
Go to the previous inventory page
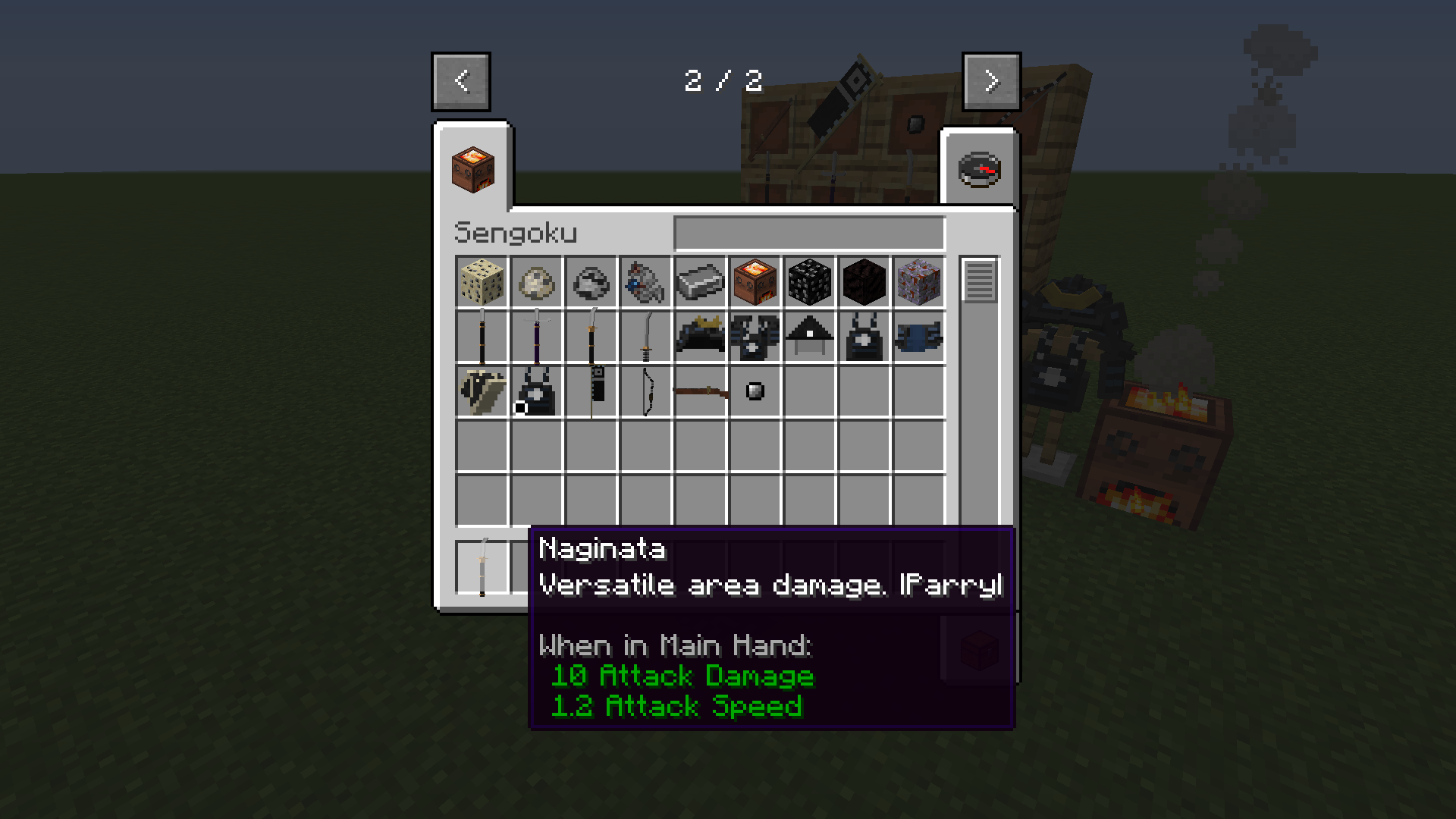coord(460,82)
